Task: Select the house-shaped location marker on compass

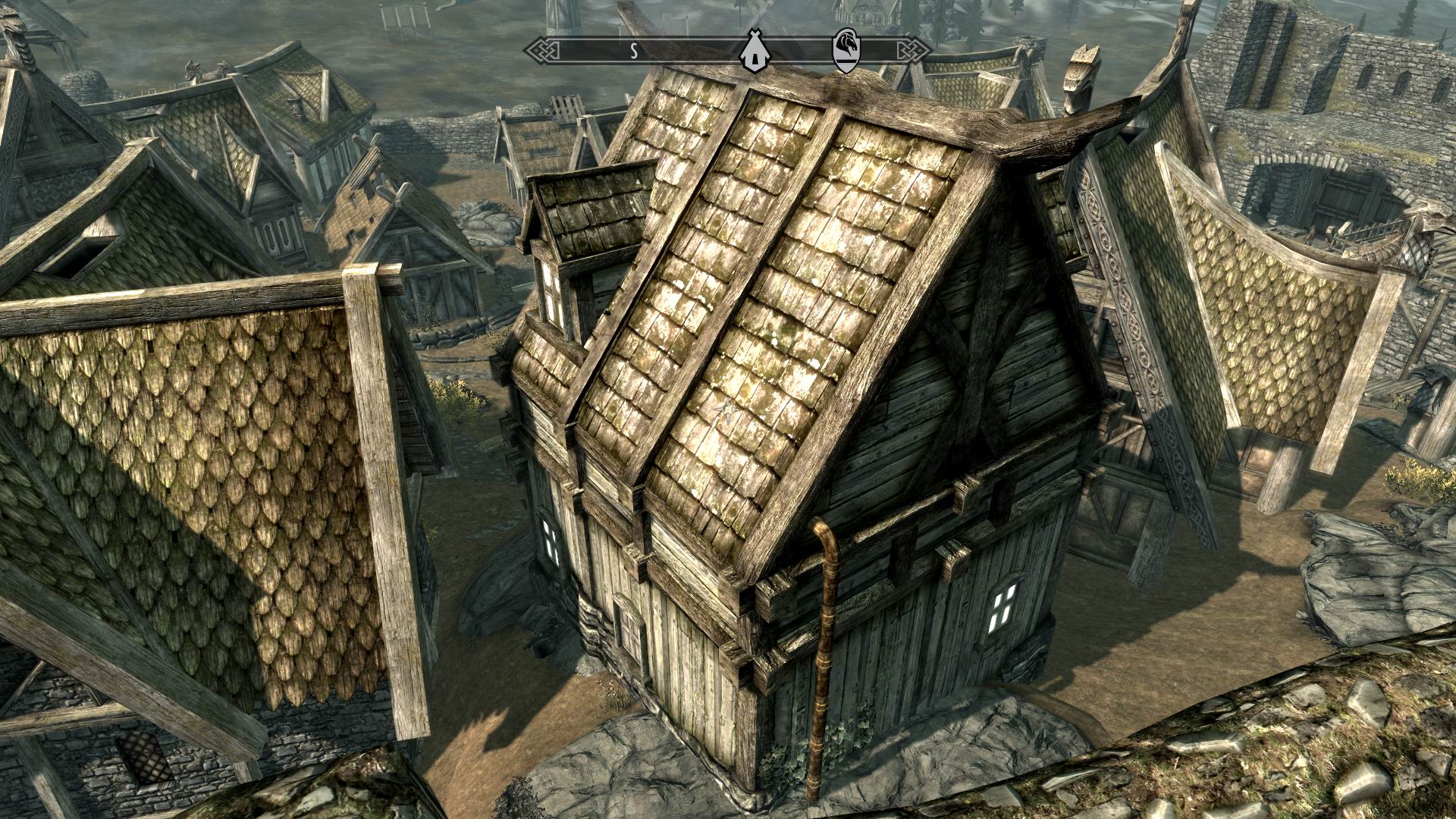Action: [x=755, y=50]
